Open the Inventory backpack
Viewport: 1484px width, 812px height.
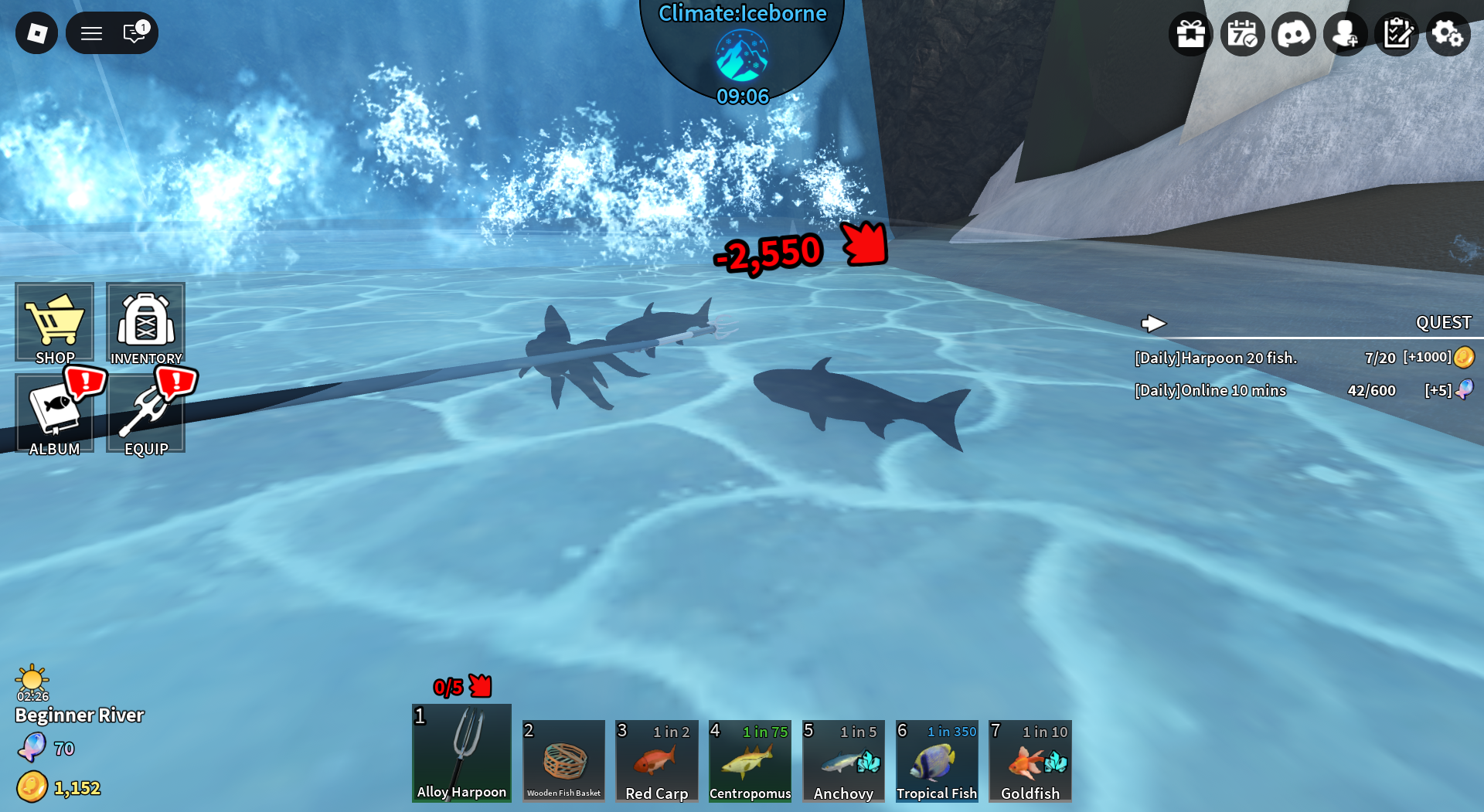click(x=146, y=322)
